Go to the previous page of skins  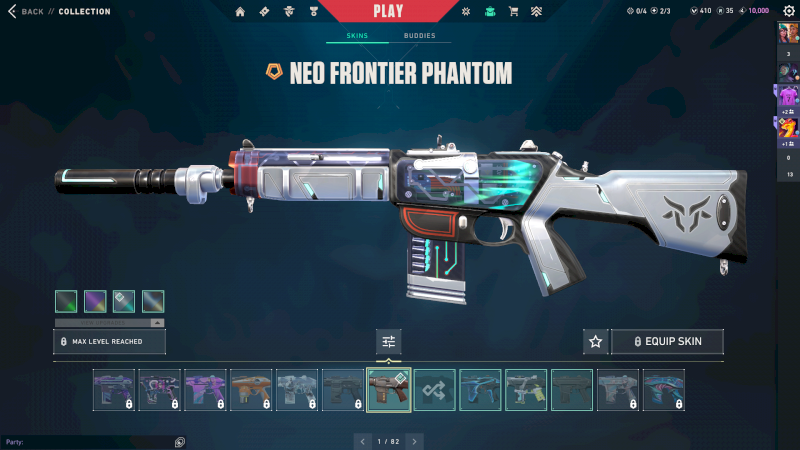(x=363, y=441)
